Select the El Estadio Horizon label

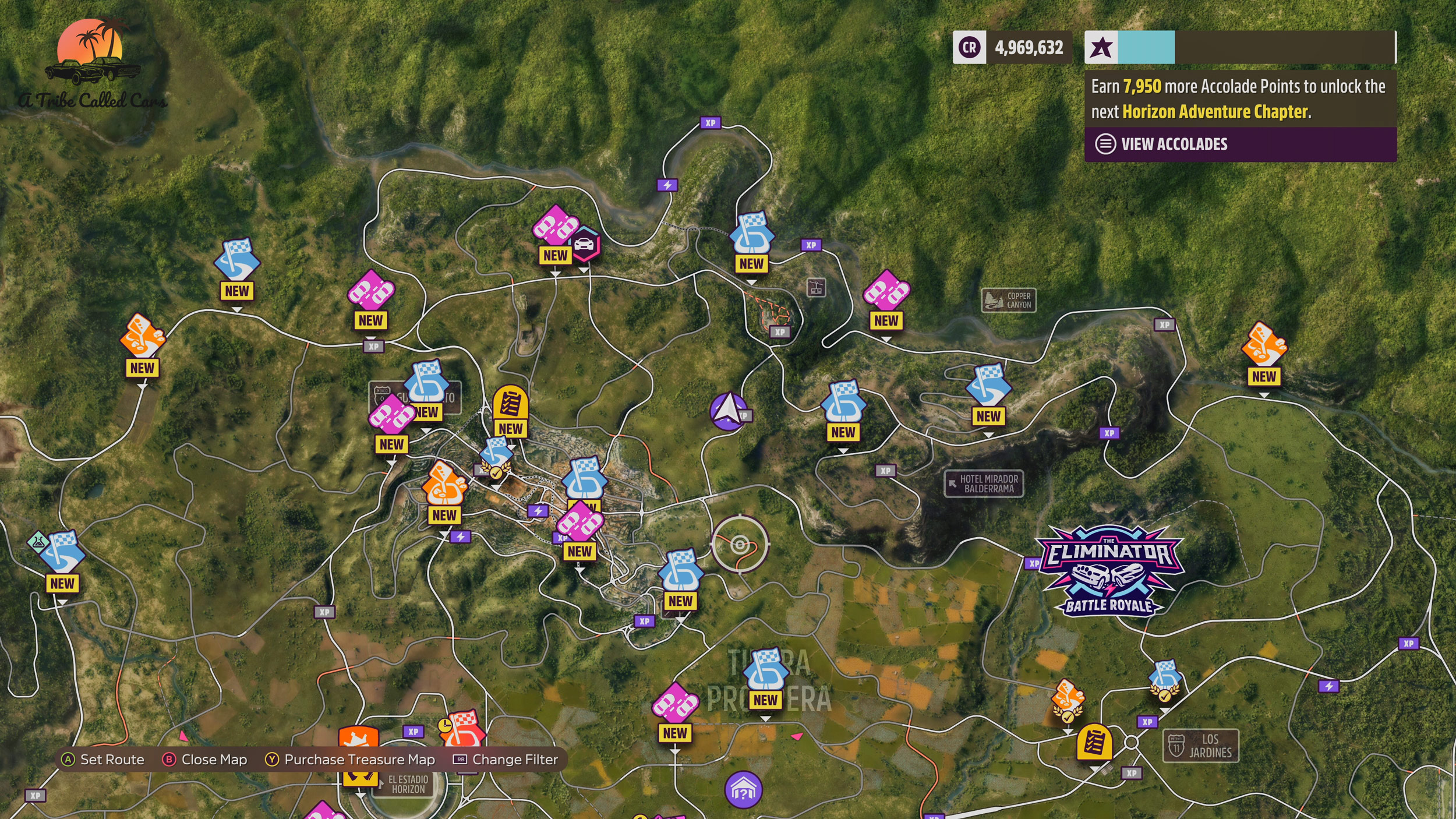point(407,785)
